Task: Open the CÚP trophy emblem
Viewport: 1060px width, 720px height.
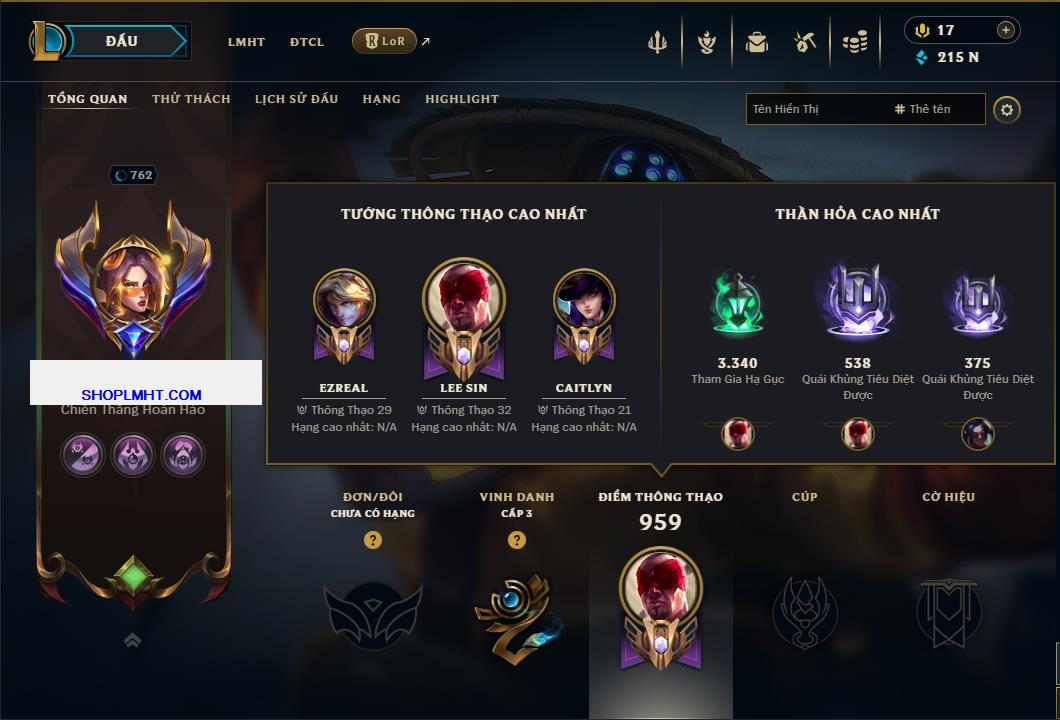Action: pyautogui.click(x=804, y=610)
